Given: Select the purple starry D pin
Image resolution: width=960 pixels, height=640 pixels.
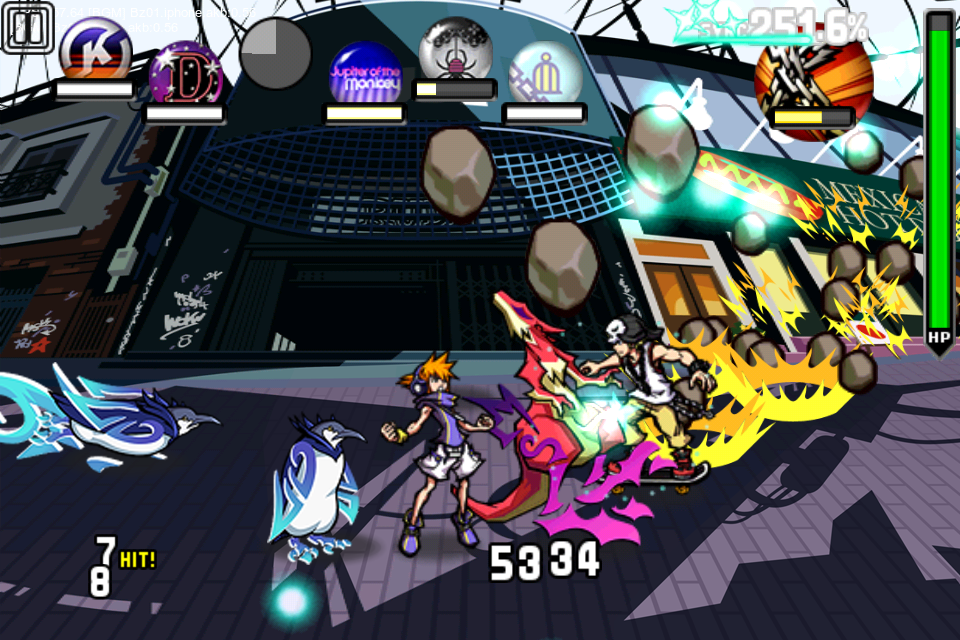Looking at the screenshot, I should [184, 73].
